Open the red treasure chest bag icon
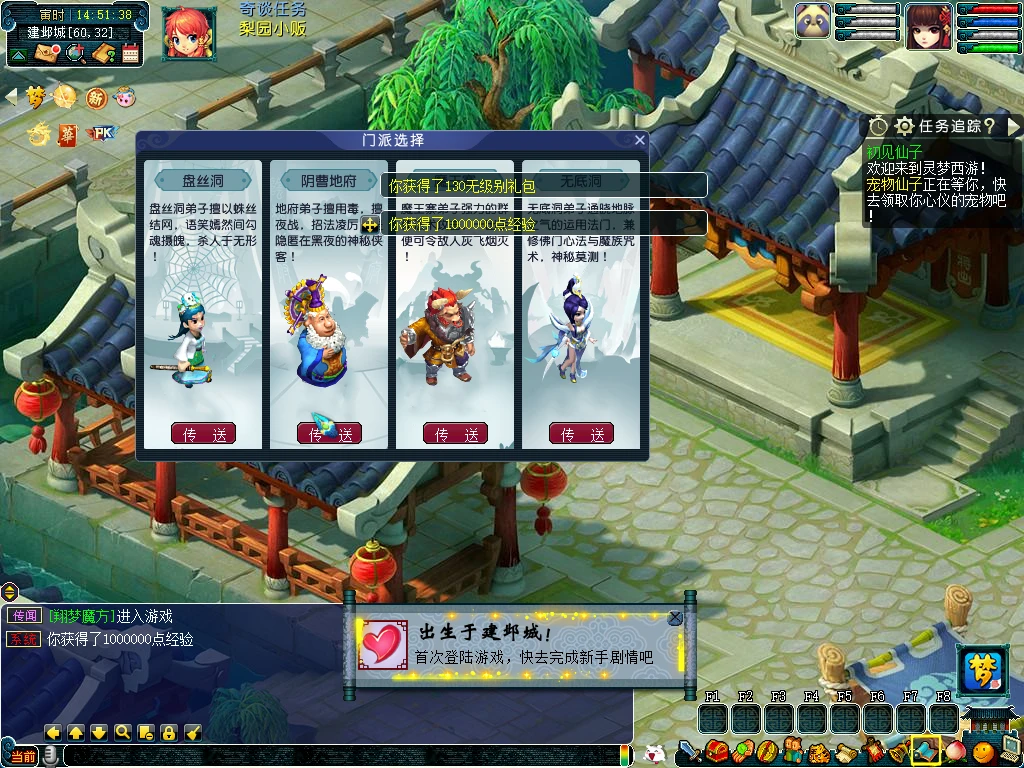 pos(716,750)
